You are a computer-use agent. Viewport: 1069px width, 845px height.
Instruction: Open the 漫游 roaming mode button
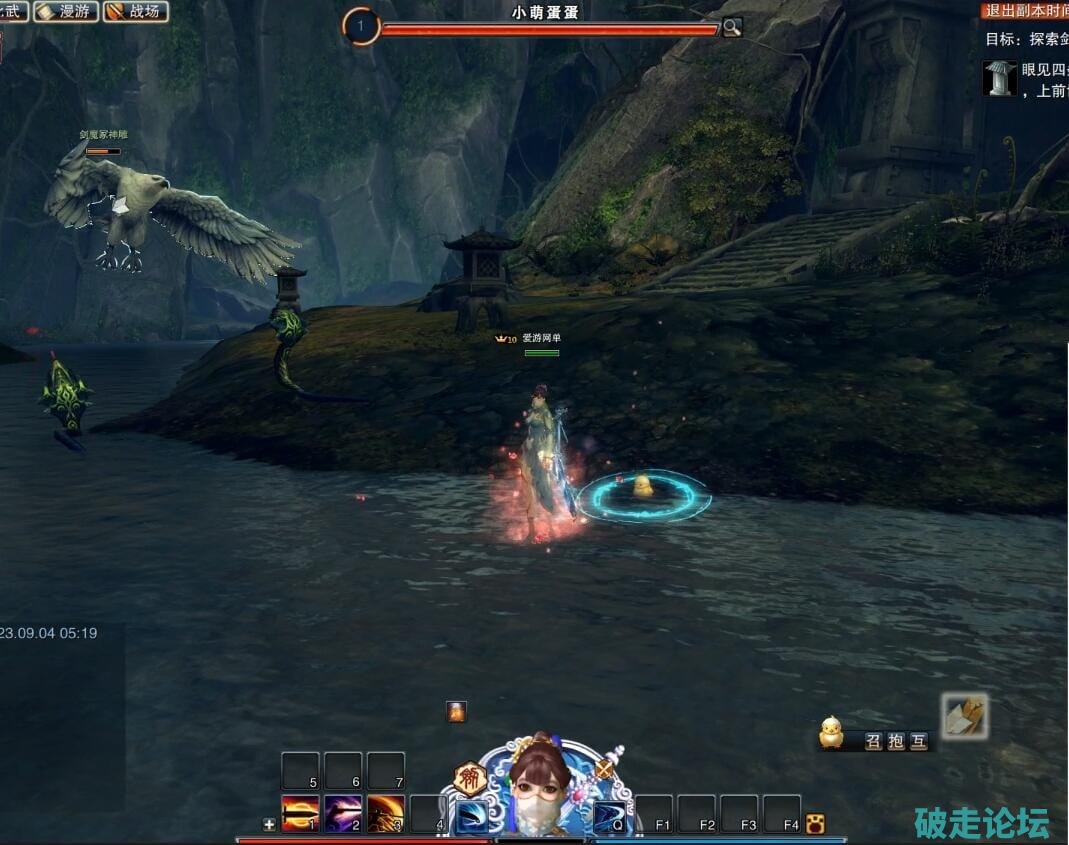click(x=66, y=11)
